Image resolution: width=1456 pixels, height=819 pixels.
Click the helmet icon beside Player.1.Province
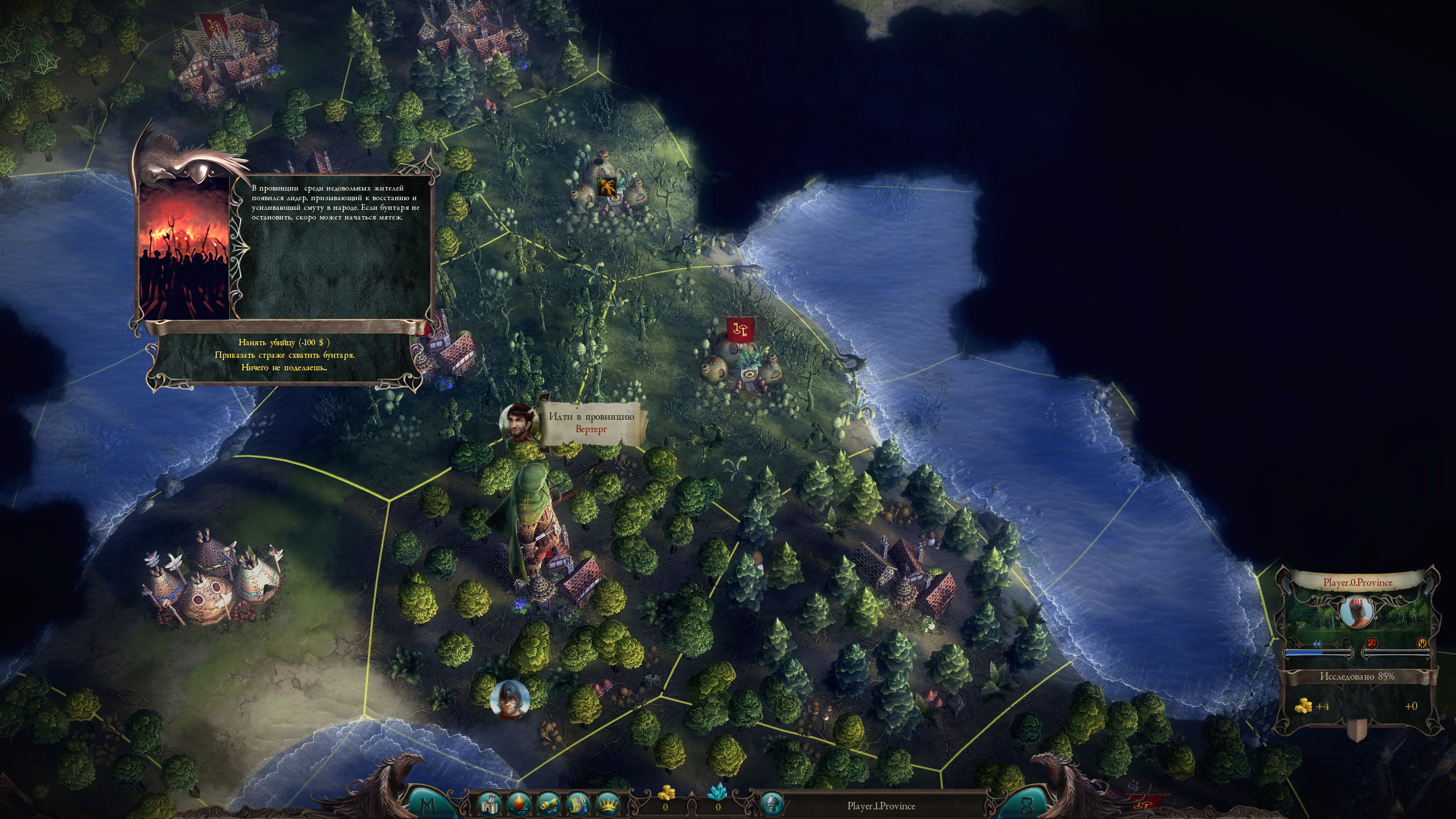(x=772, y=805)
